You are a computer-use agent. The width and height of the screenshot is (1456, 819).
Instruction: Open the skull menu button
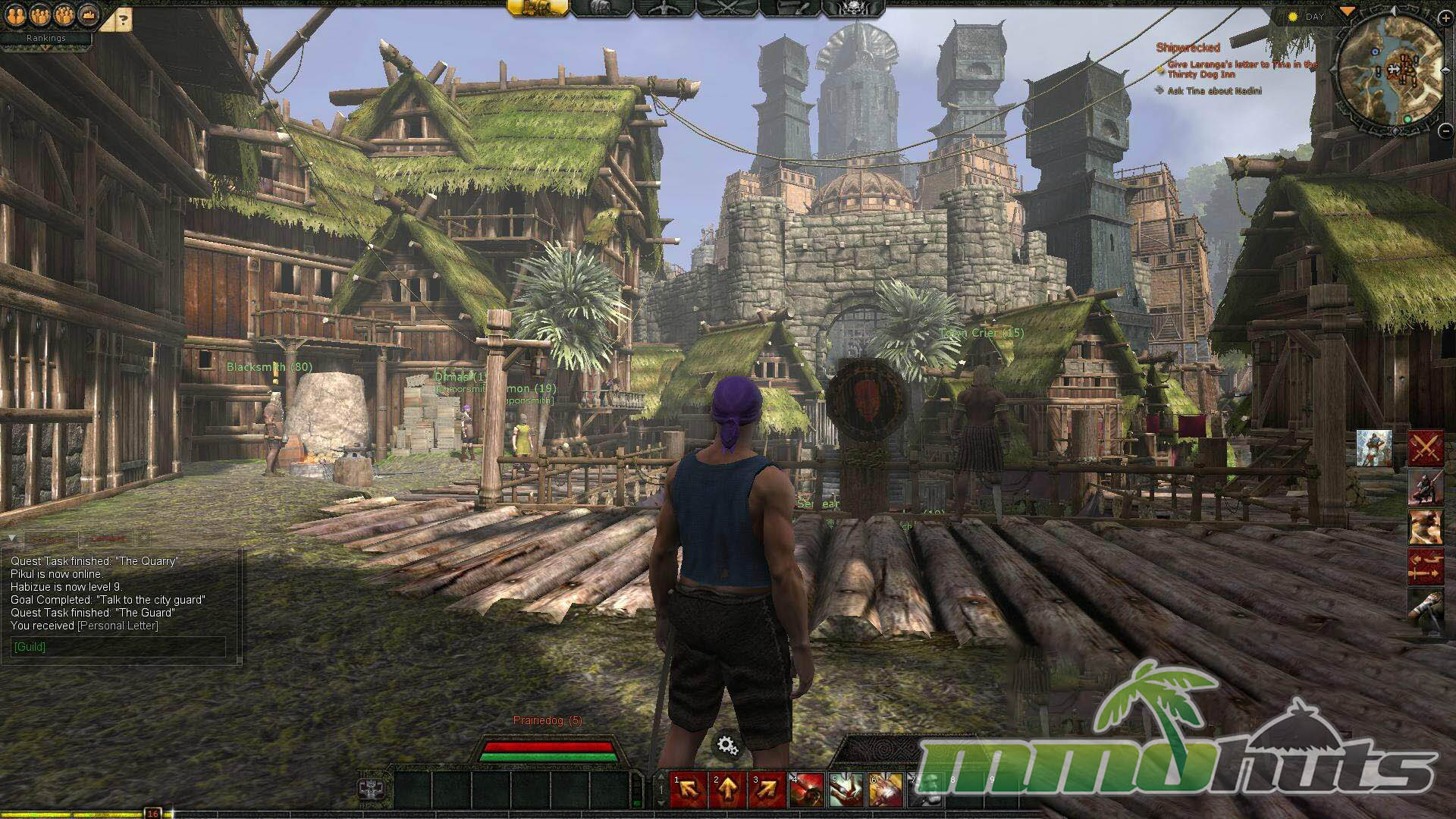[x=853, y=8]
